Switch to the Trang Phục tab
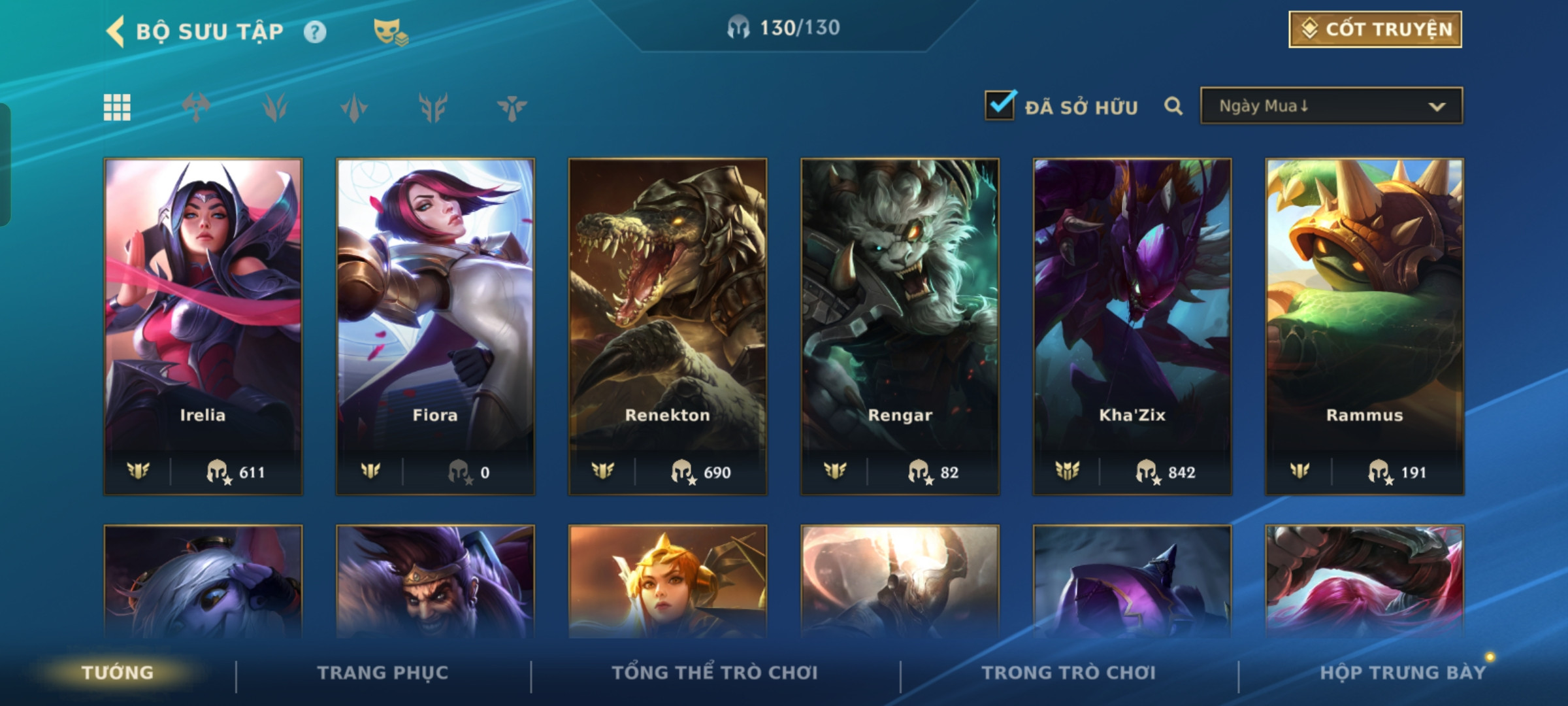The image size is (1568, 706). pyautogui.click(x=383, y=673)
